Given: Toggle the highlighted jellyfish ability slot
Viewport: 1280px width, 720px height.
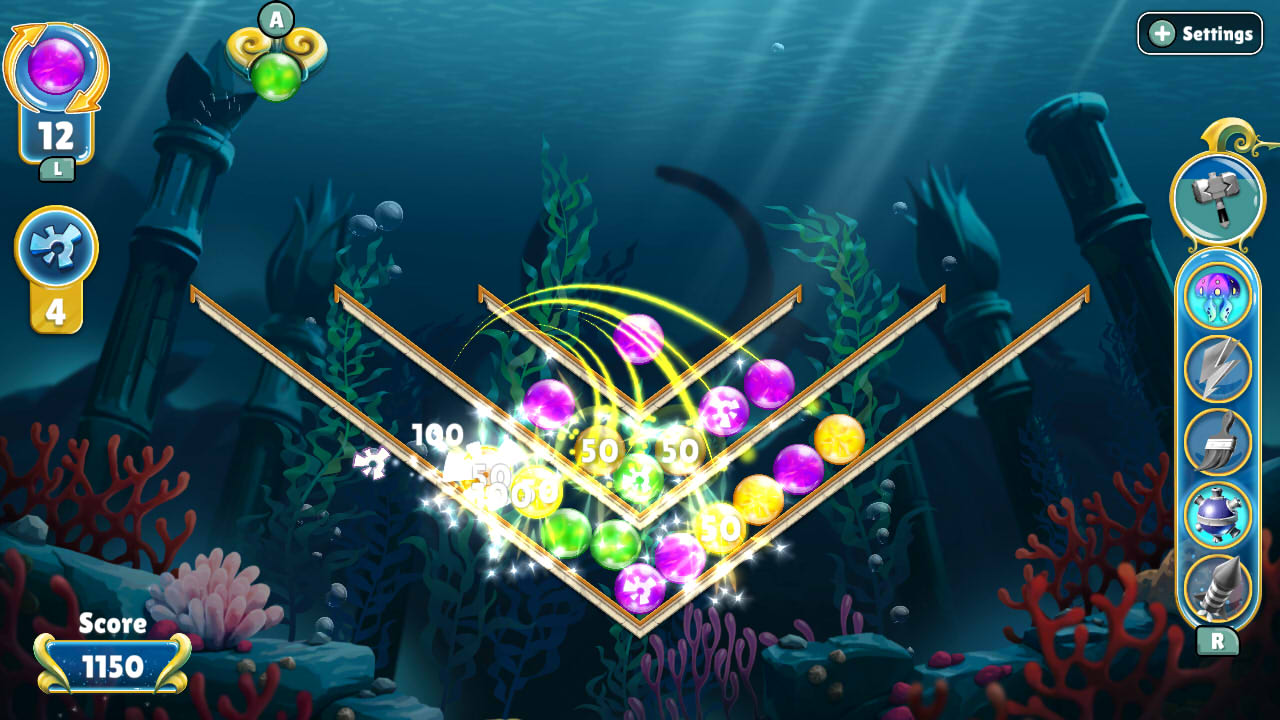Looking at the screenshot, I should [x=1216, y=294].
